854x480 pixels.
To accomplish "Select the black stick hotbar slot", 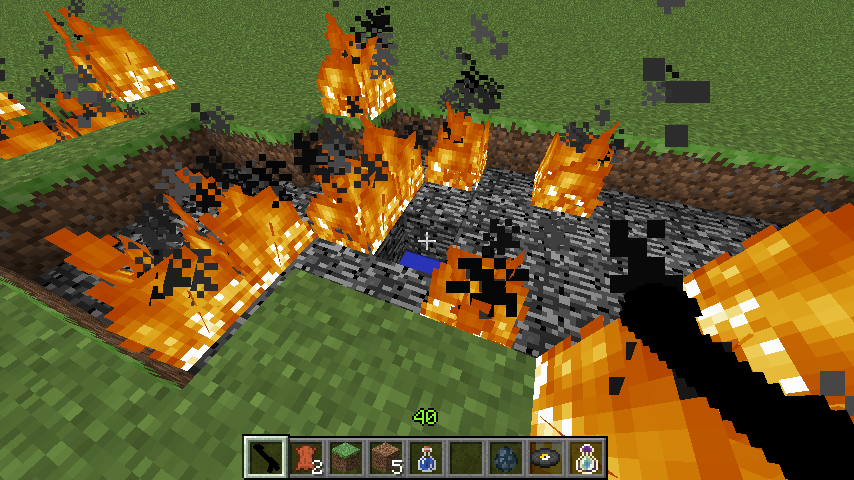I will click(x=267, y=457).
